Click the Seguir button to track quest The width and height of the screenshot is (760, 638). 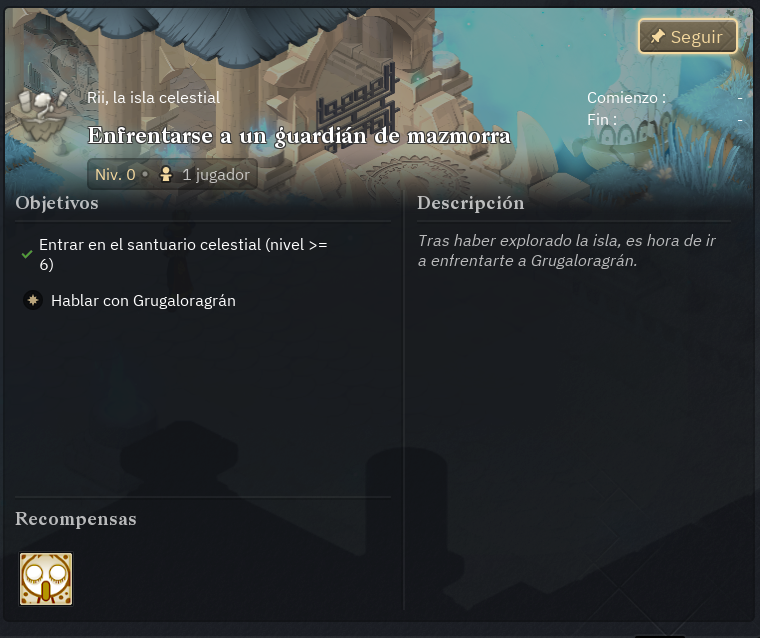(687, 37)
